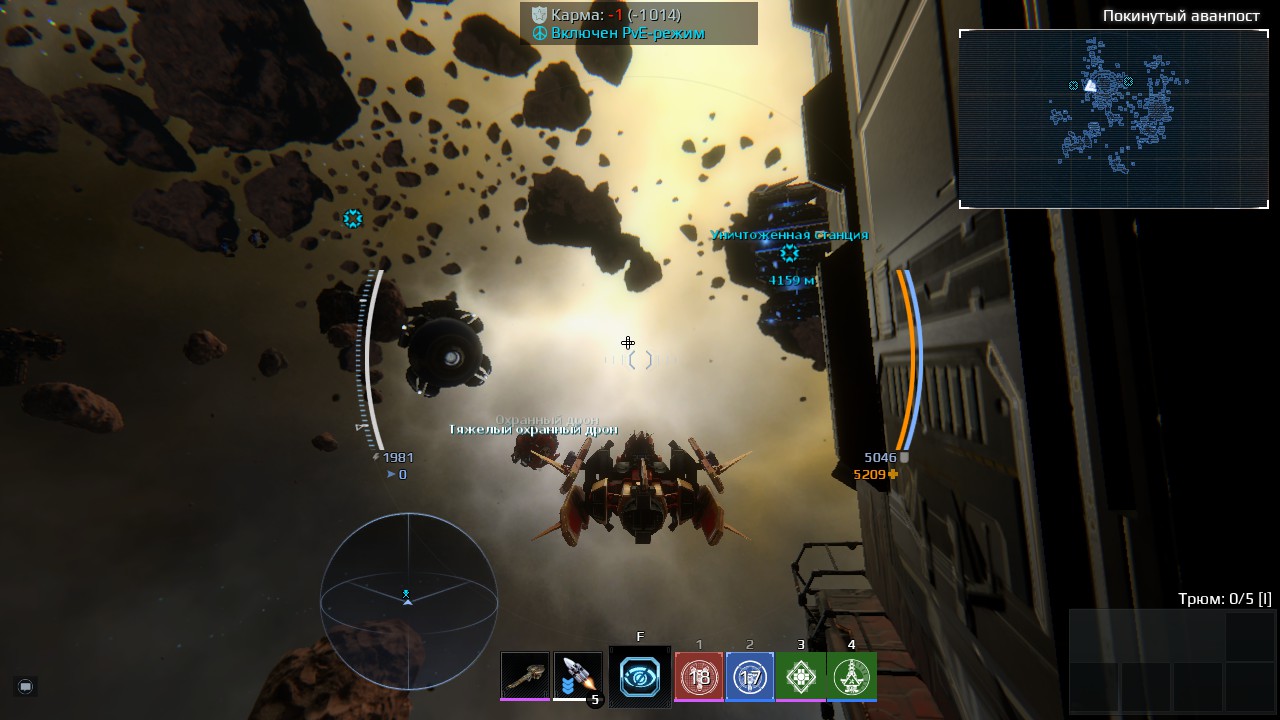Select the Уничтоженная станция target marker
The width and height of the screenshot is (1280, 720).
click(789, 254)
